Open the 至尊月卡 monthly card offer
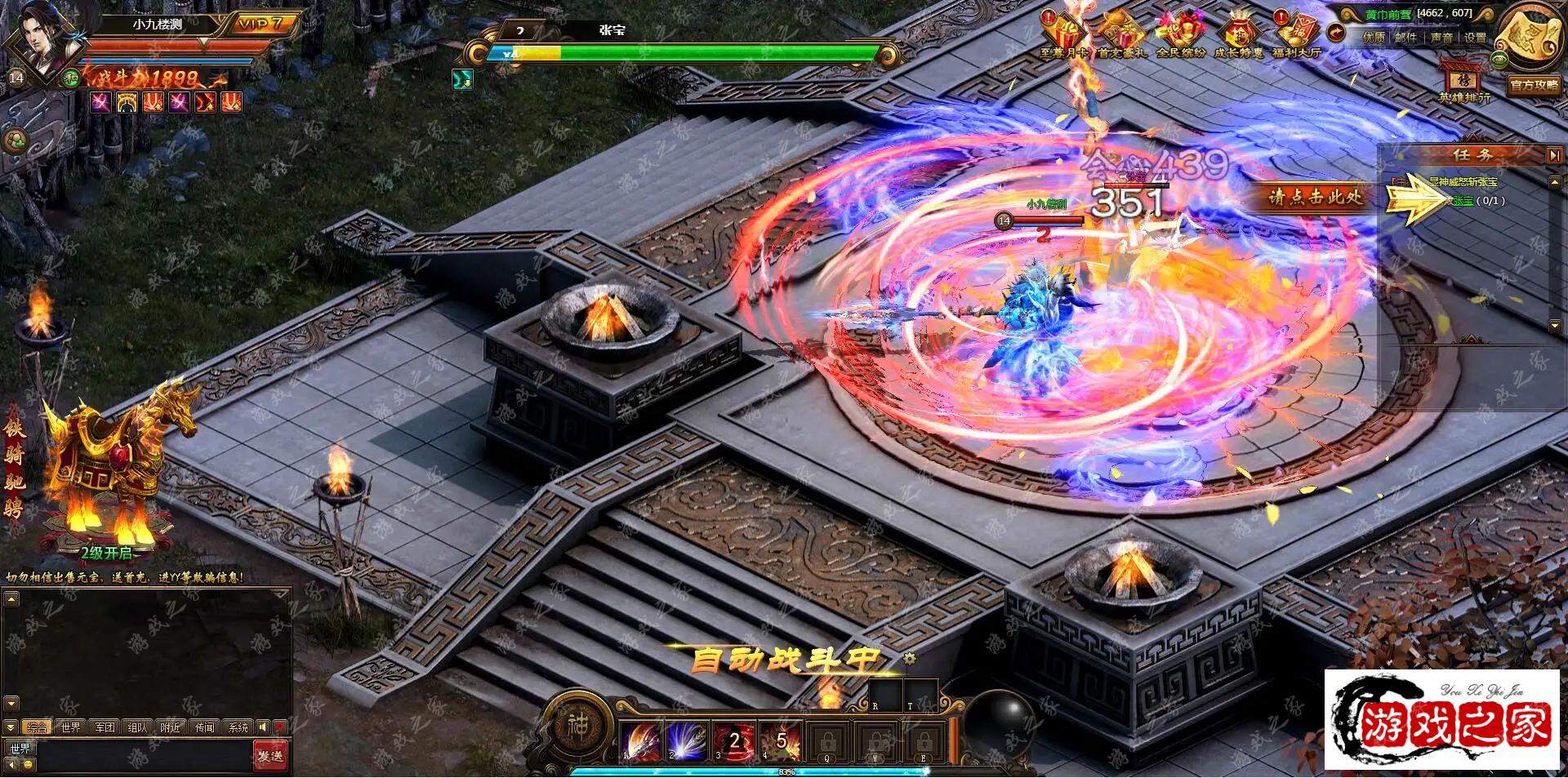Image resolution: width=1568 pixels, height=778 pixels. pyautogui.click(x=1064, y=35)
